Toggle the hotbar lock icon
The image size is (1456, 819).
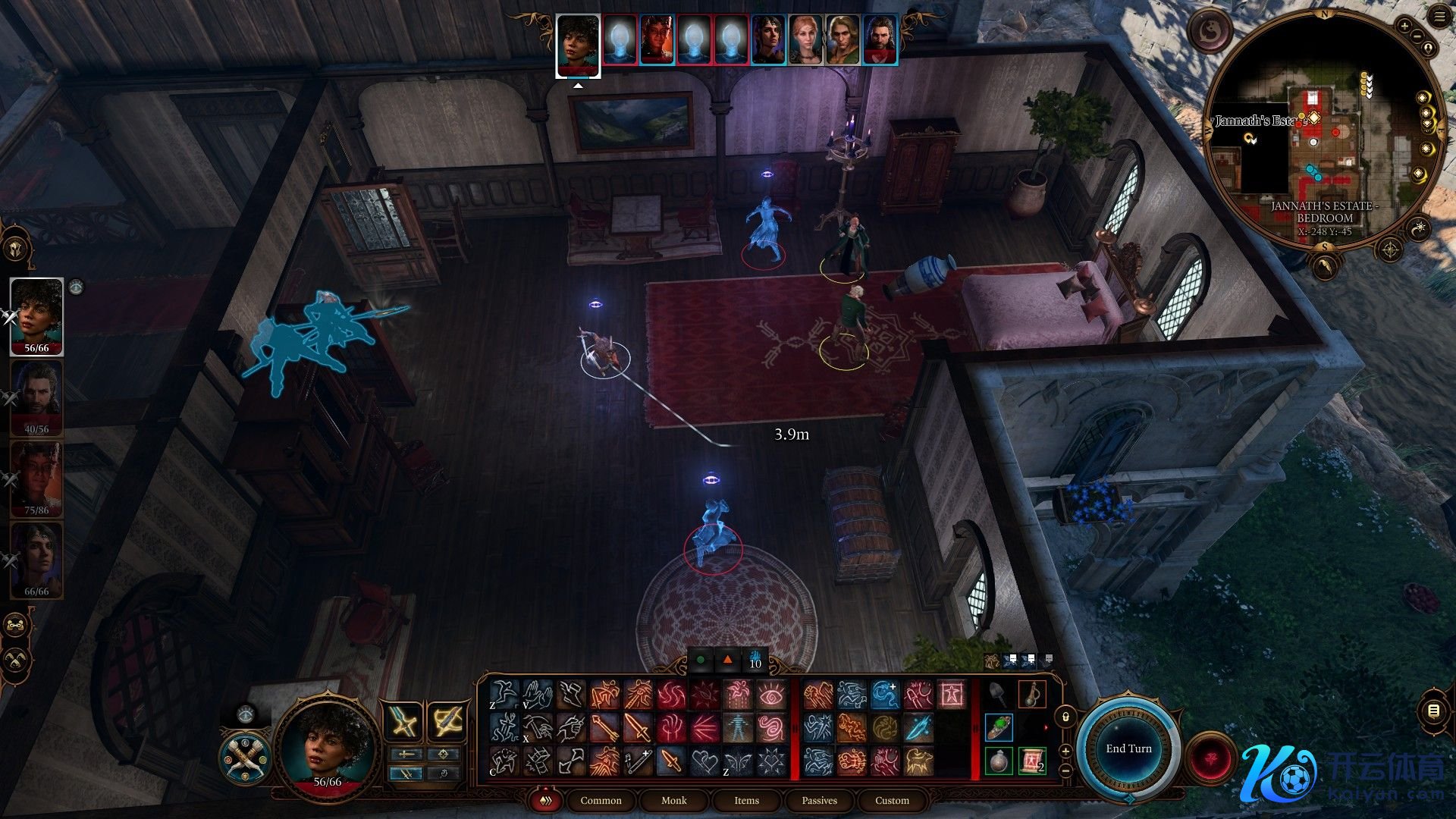point(1065,717)
